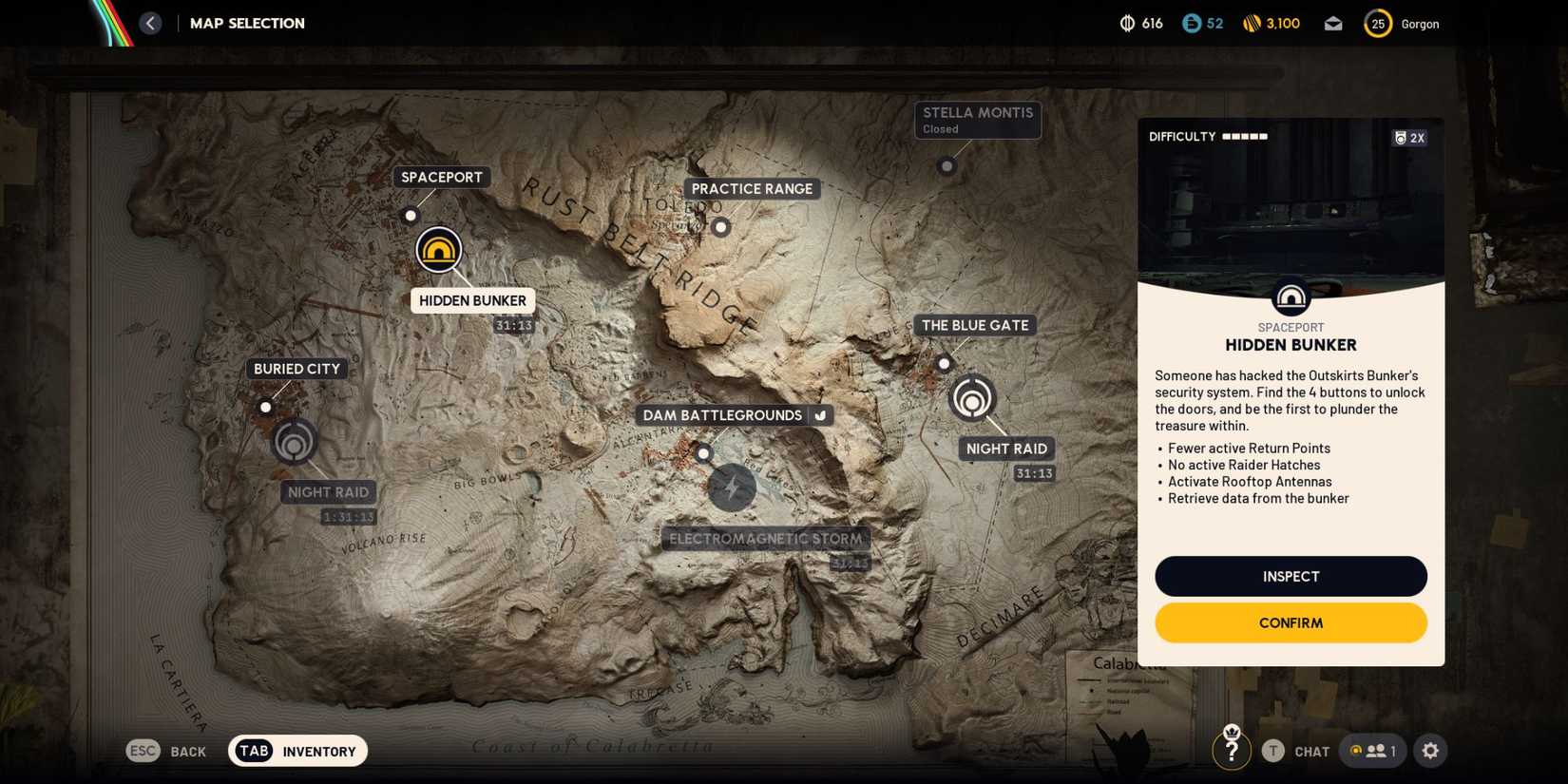This screenshot has width=1568, height=784.
Task: Click the 2X bonus icon on the difficulty panel
Action: (x=1409, y=138)
